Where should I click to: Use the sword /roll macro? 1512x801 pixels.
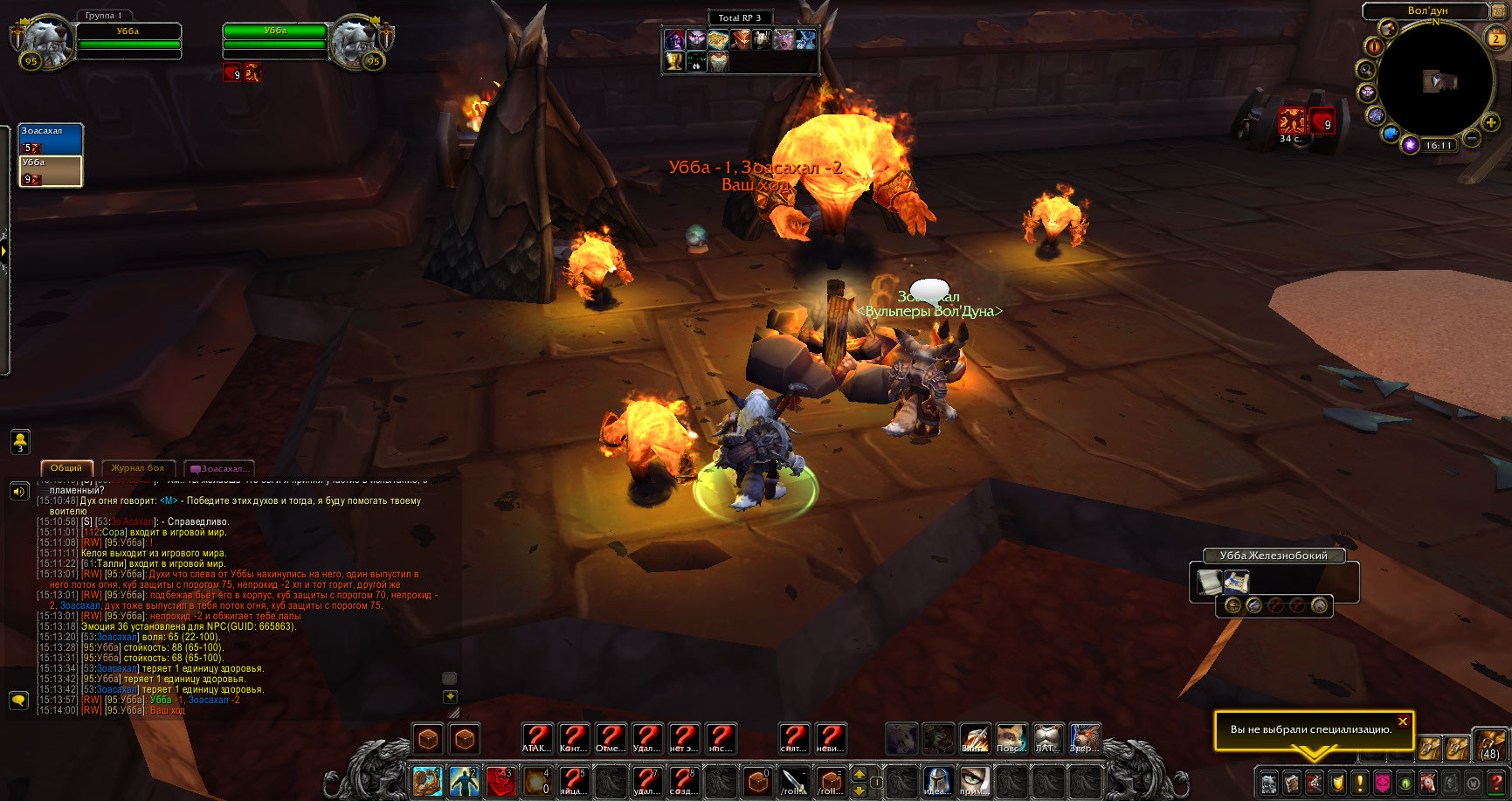click(x=793, y=780)
